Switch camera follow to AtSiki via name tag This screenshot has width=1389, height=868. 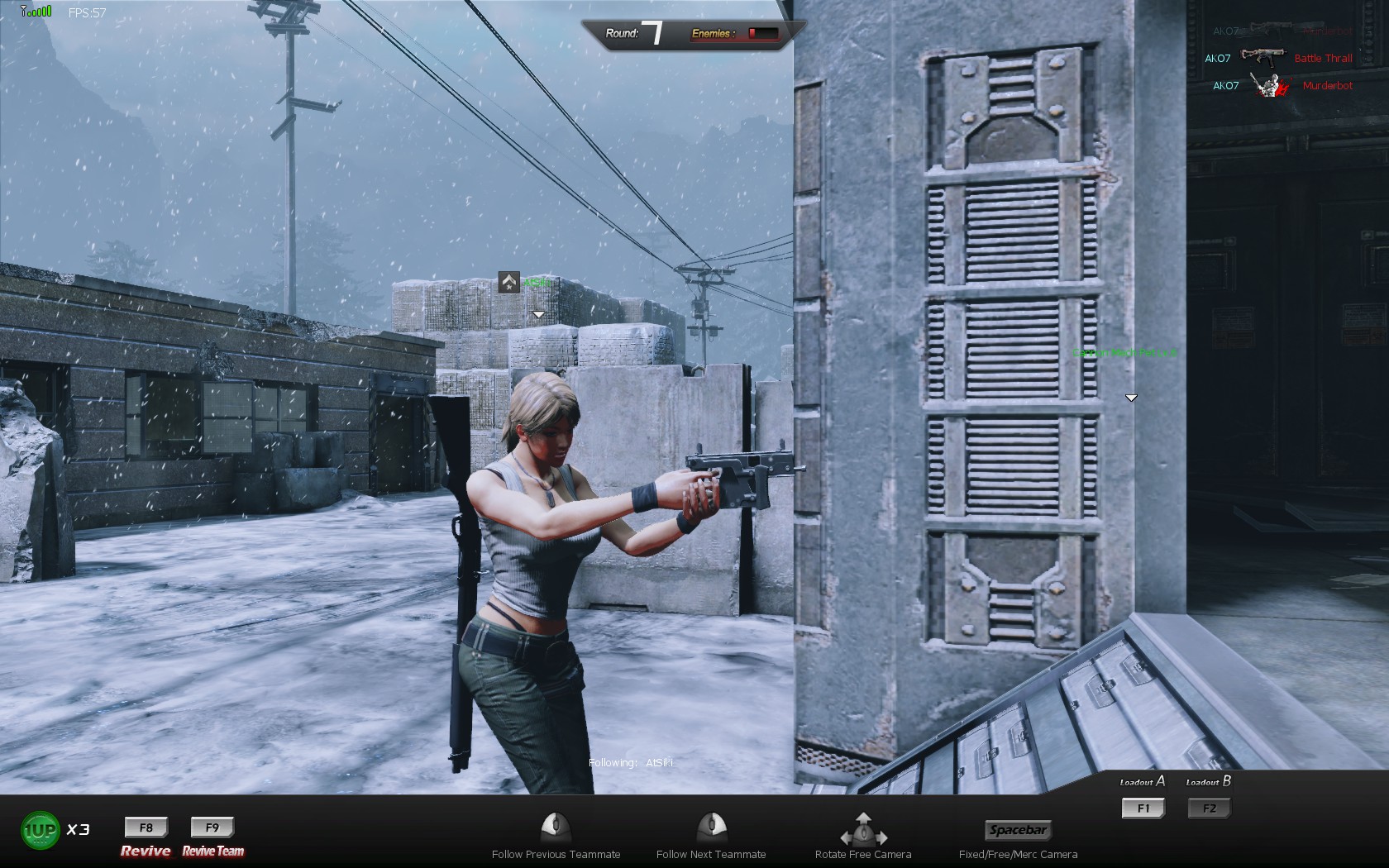coord(537,284)
